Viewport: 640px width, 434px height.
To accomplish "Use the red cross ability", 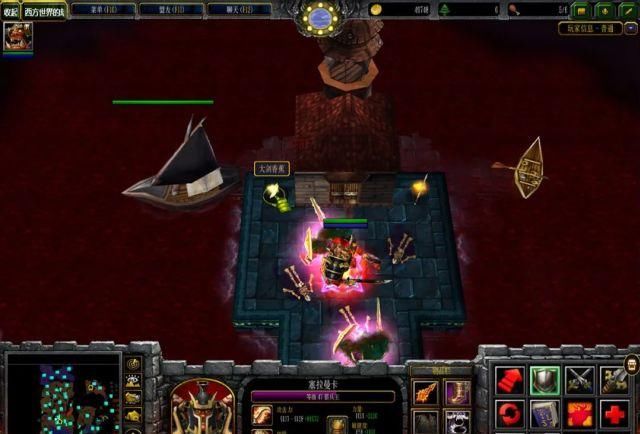I will tap(616, 414).
